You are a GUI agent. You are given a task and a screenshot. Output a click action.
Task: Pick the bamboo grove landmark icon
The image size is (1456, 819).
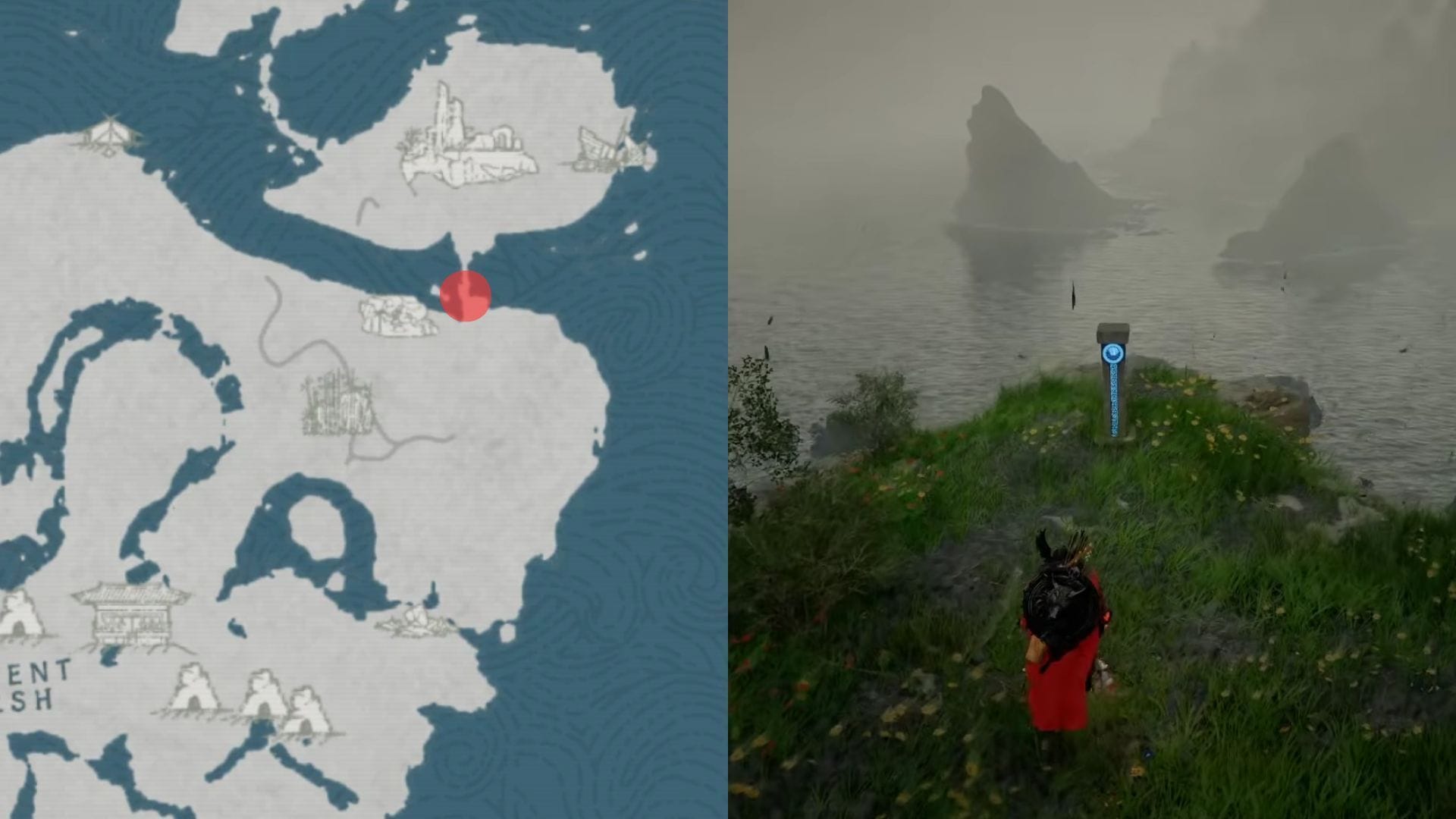coord(338,403)
